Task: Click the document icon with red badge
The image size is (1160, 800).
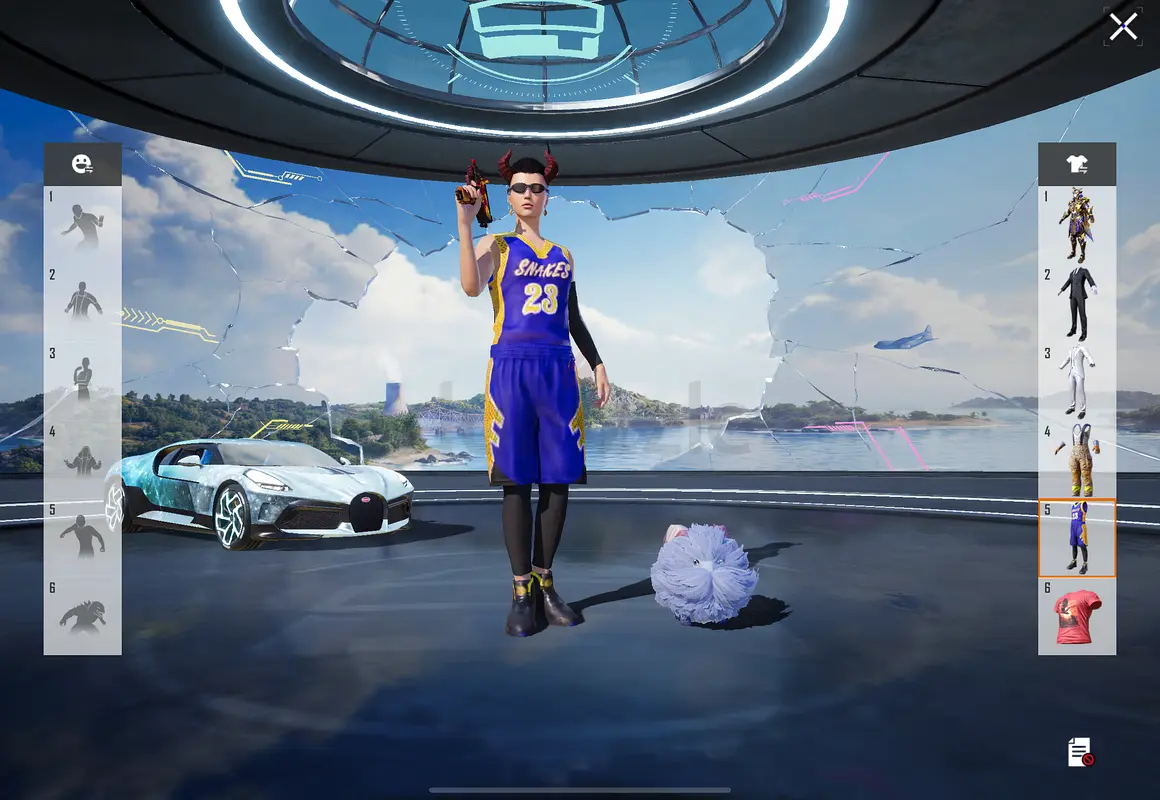Action: click(x=1080, y=752)
